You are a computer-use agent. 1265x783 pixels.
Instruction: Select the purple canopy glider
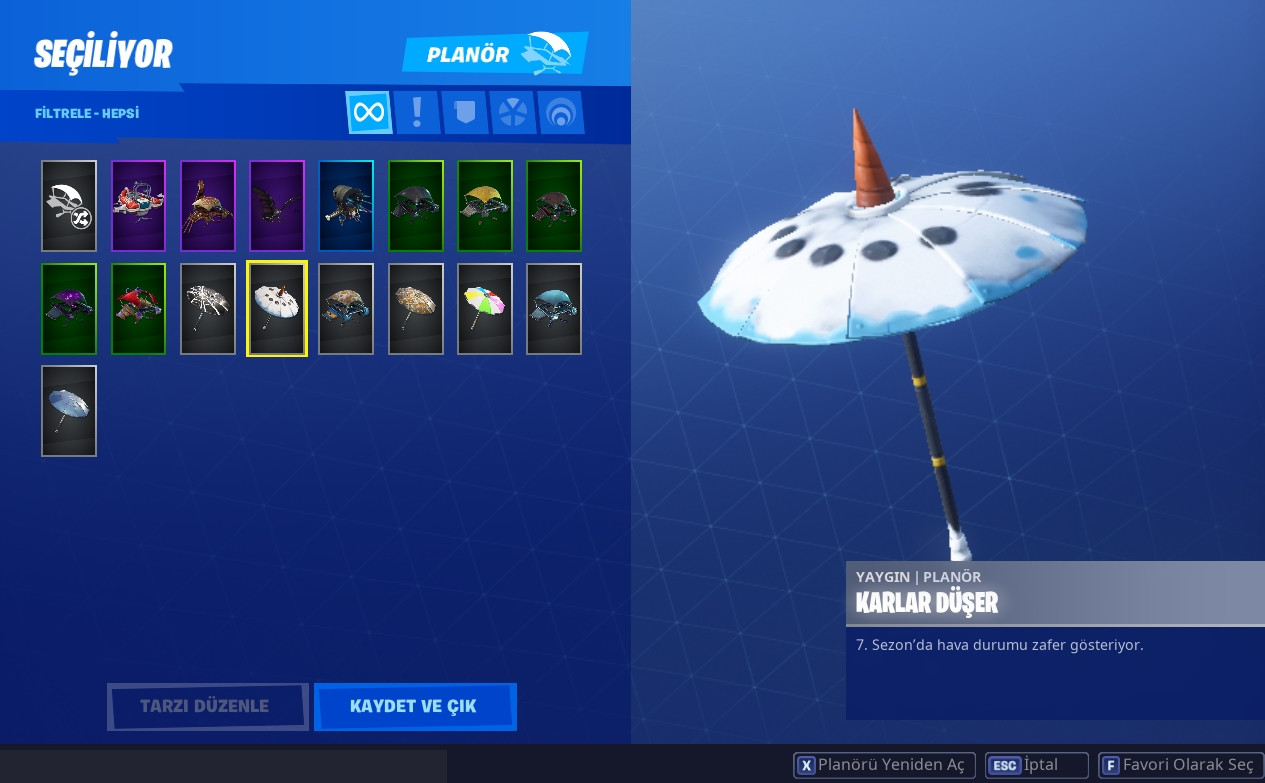(x=69, y=309)
